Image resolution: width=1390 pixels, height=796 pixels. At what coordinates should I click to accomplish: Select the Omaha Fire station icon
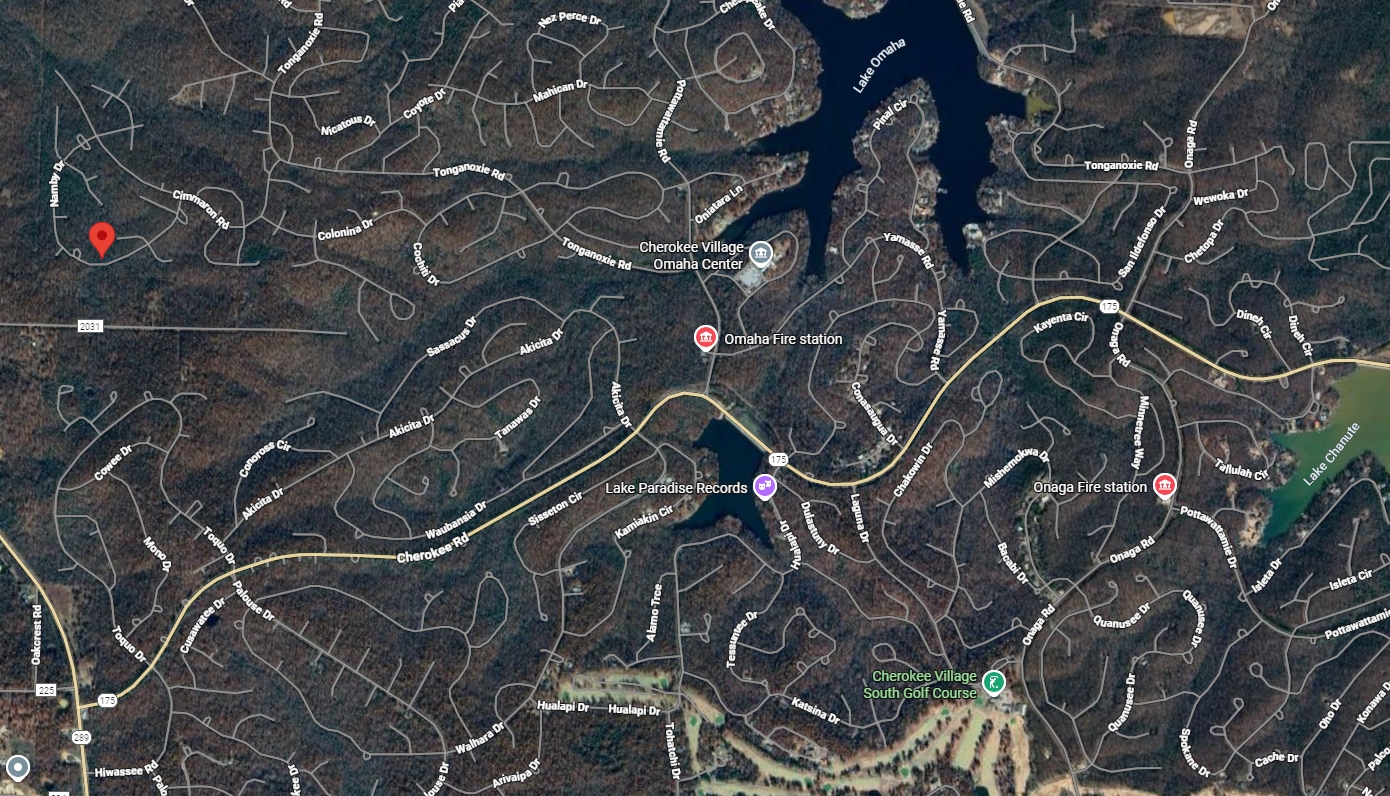706,338
